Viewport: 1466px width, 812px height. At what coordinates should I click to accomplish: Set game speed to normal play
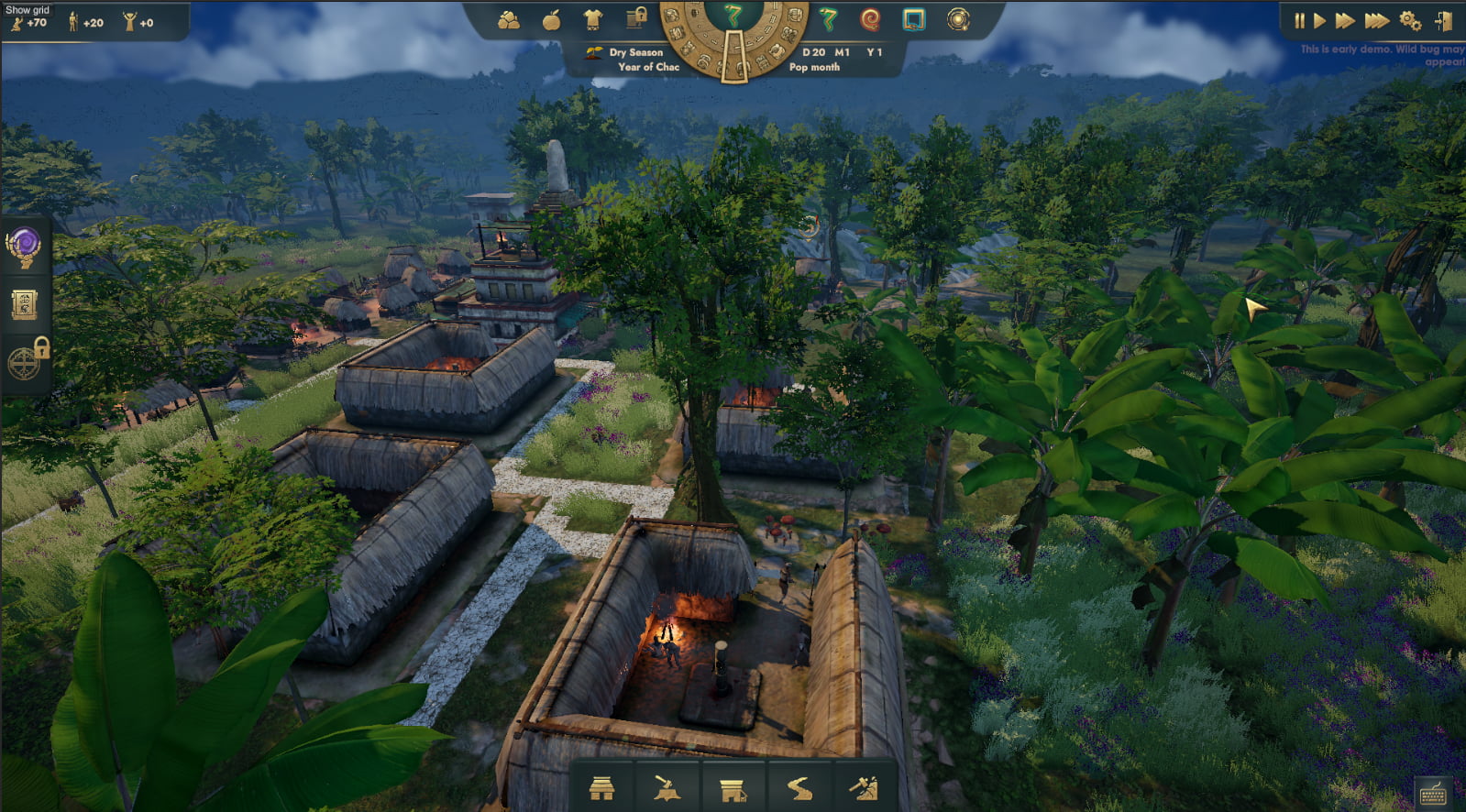pyautogui.click(x=1319, y=20)
